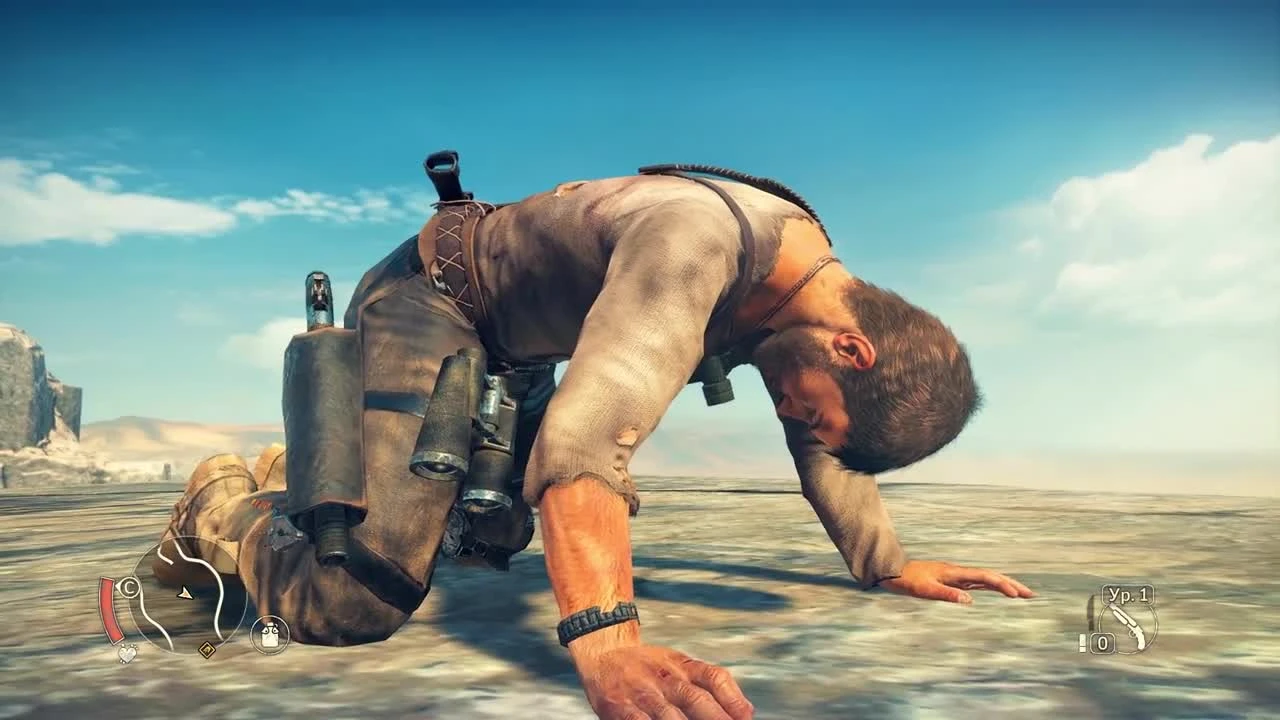This screenshot has width=1280, height=720.
Task: Select the water canteen icon near the minimap
Action: tap(271, 634)
